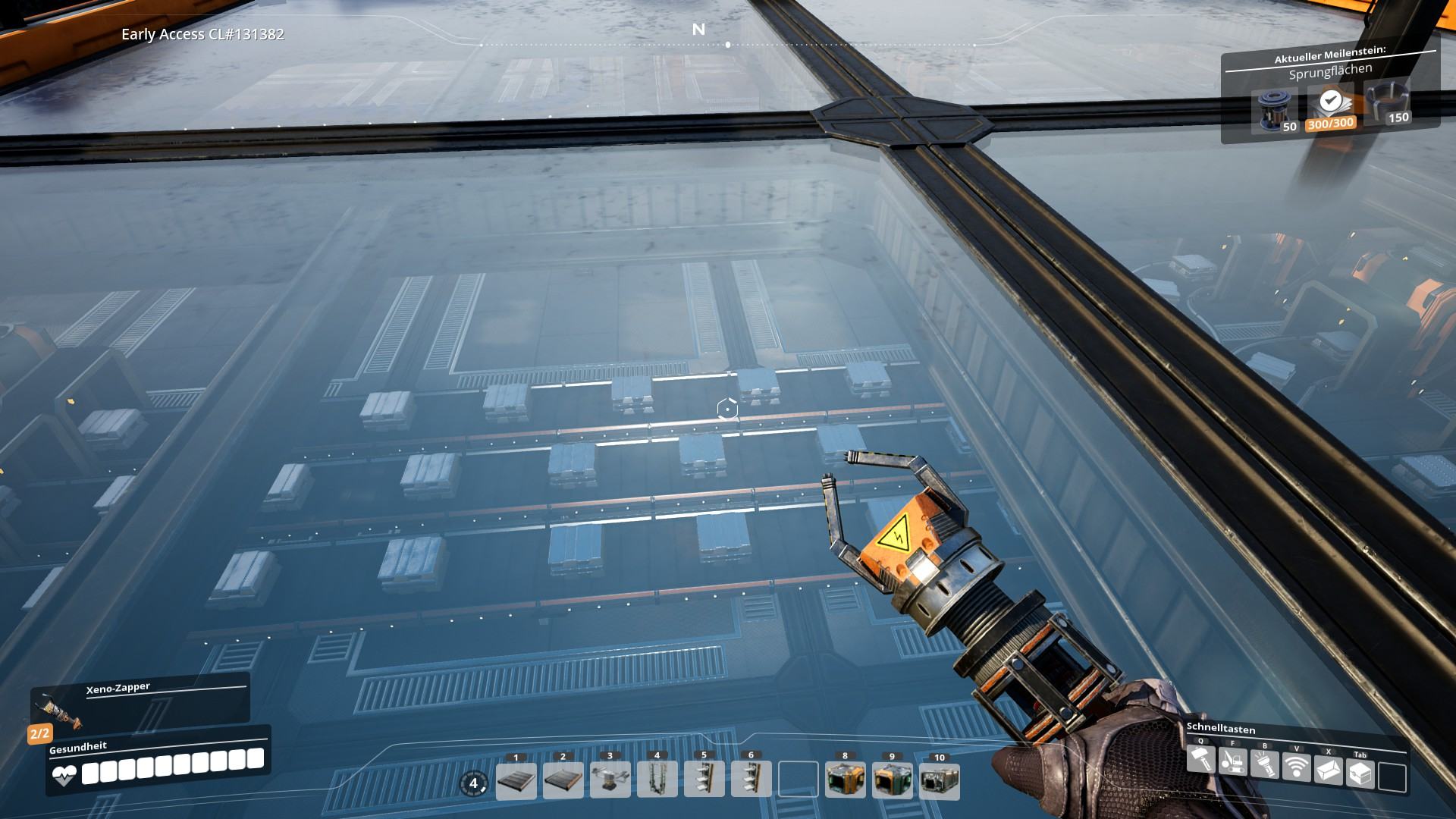Select the grey container in slot 10
Screen dimensions: 1456x819
(940, 781)
